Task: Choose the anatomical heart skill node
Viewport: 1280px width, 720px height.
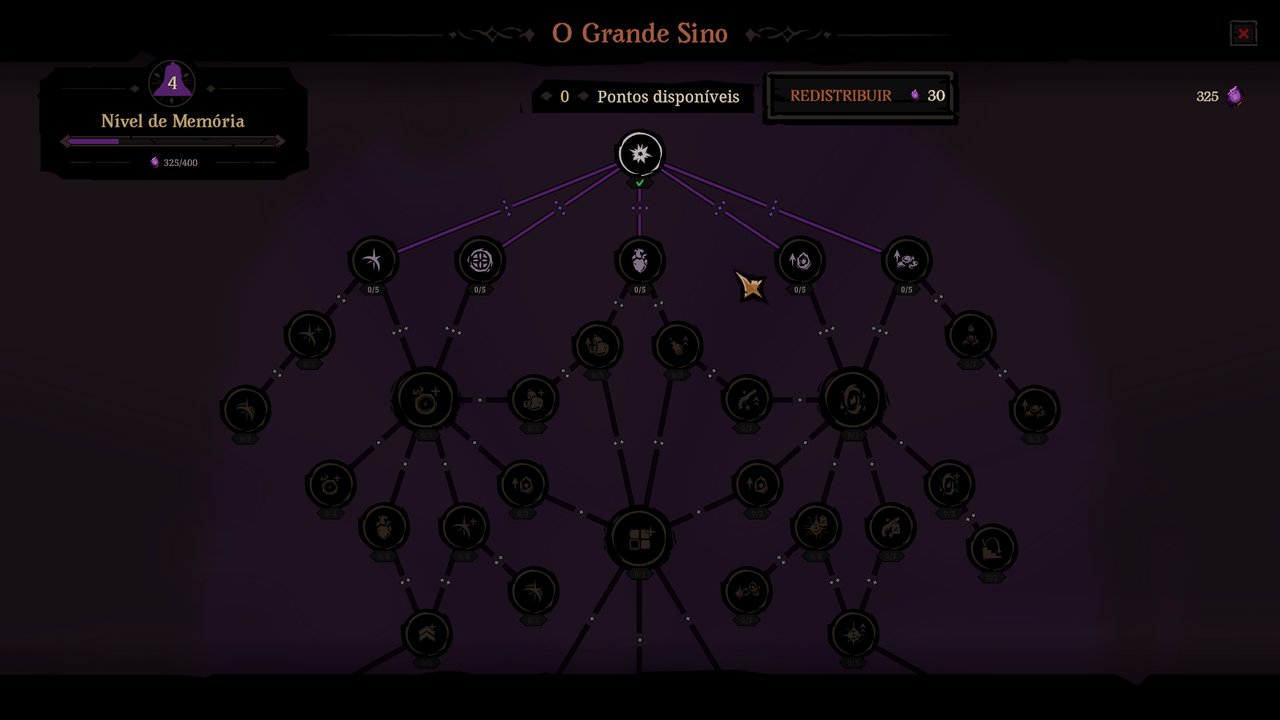Action: point(640,261)
